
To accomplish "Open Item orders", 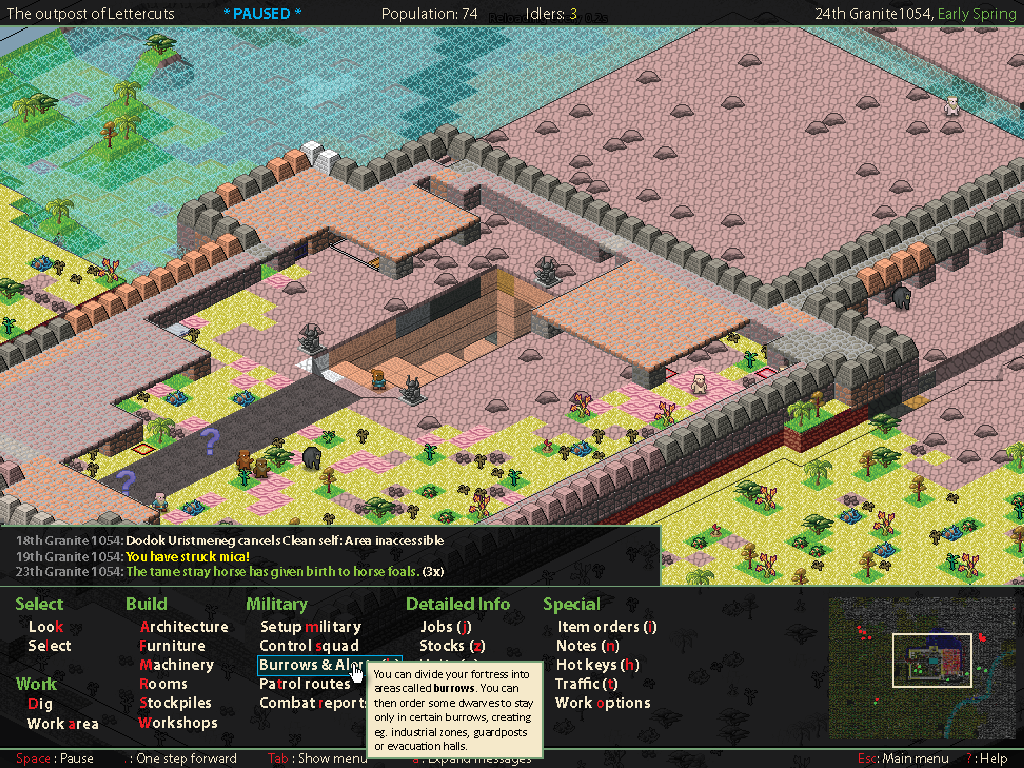I will point(606,627).
